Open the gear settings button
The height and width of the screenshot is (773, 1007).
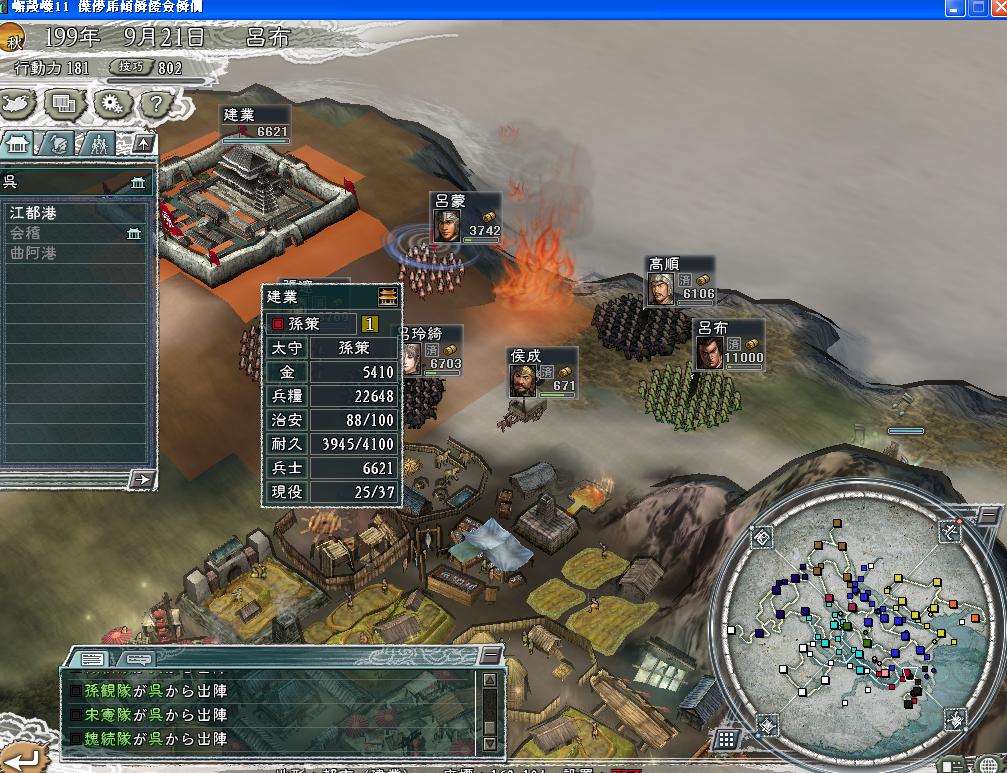pyautogui.click(x=111, y=103)
